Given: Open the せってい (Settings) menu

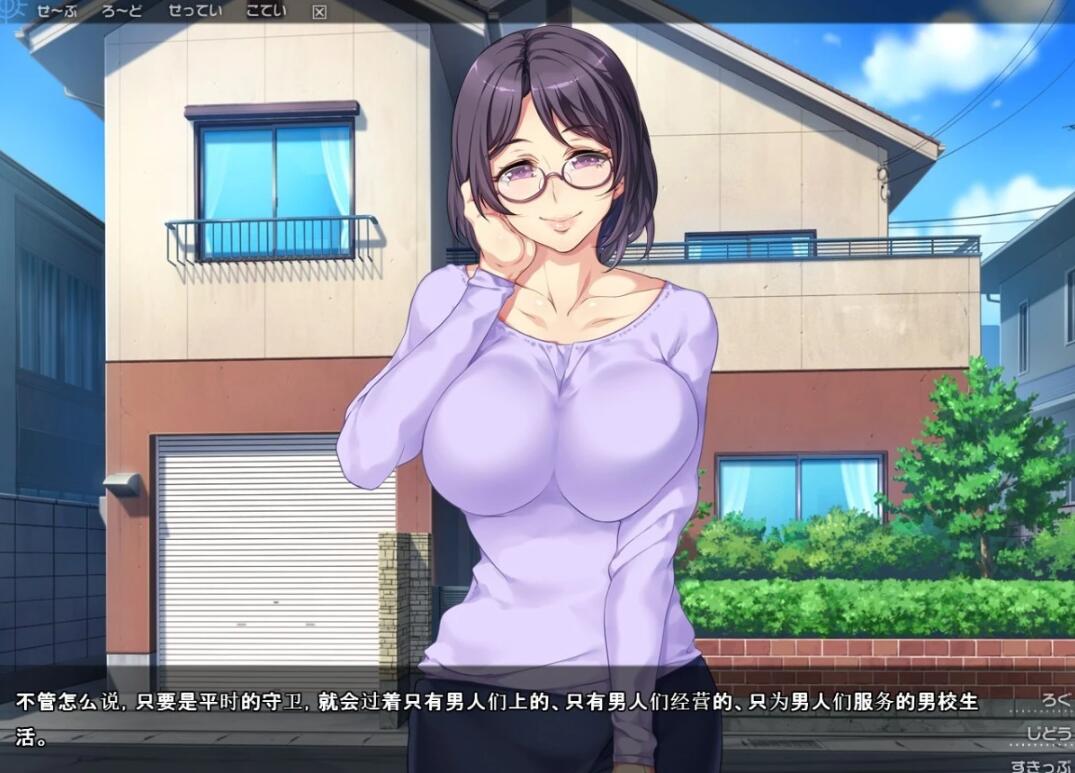Looking at the screenshot, I should pos(197,11).
